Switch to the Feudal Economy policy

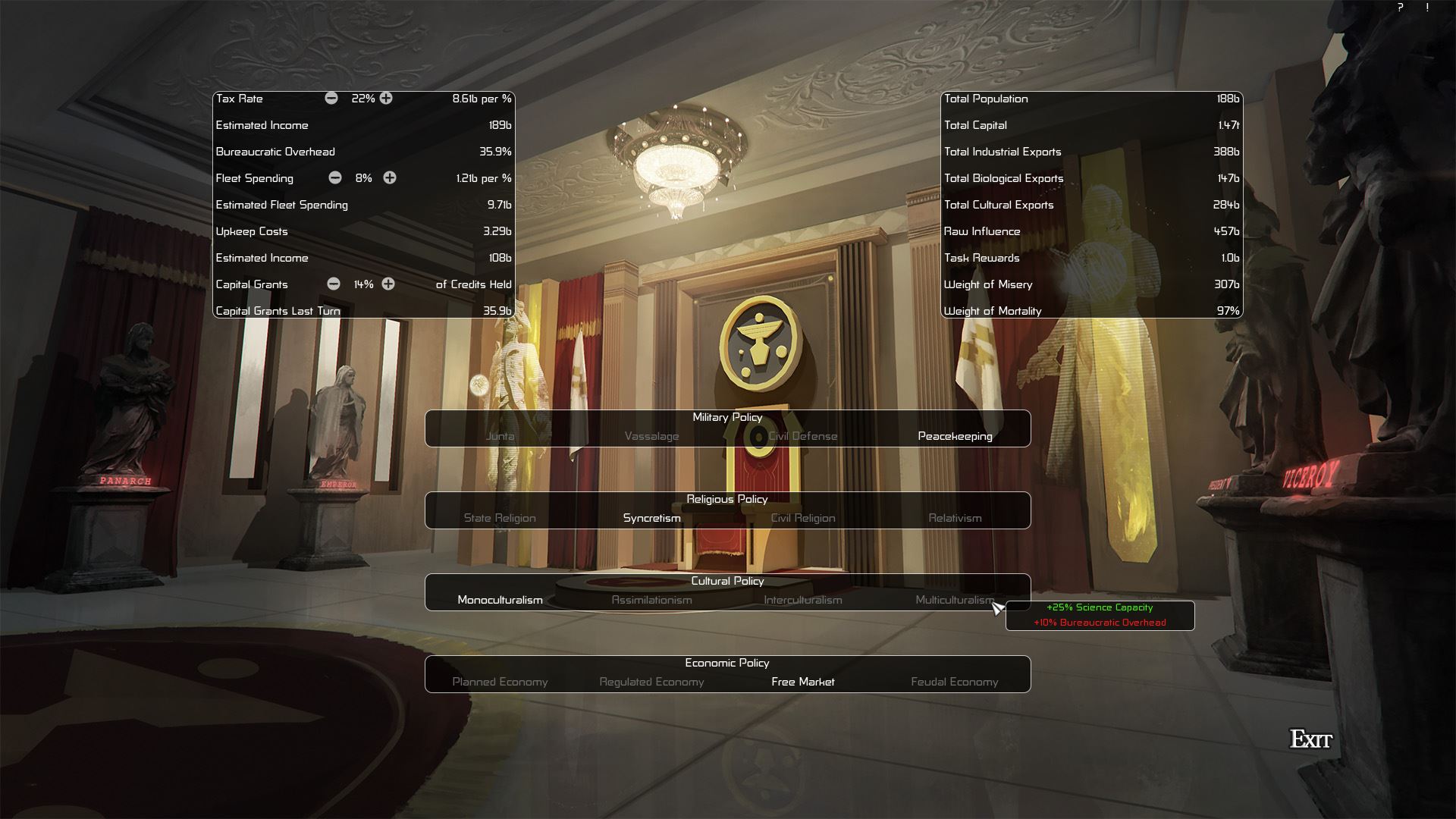click(954, 682)
